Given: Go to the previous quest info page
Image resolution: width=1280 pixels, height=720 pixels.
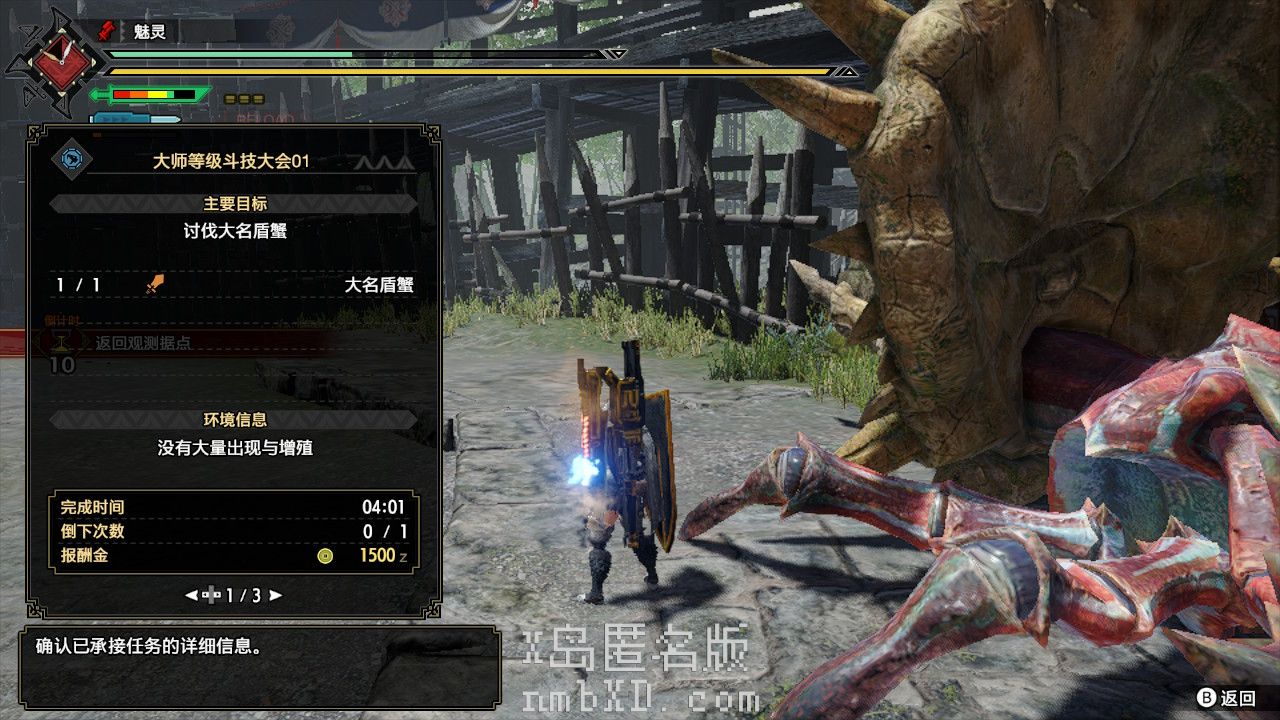Looking at the screenshot, I should pyautogui.click(x=191, y=595).
